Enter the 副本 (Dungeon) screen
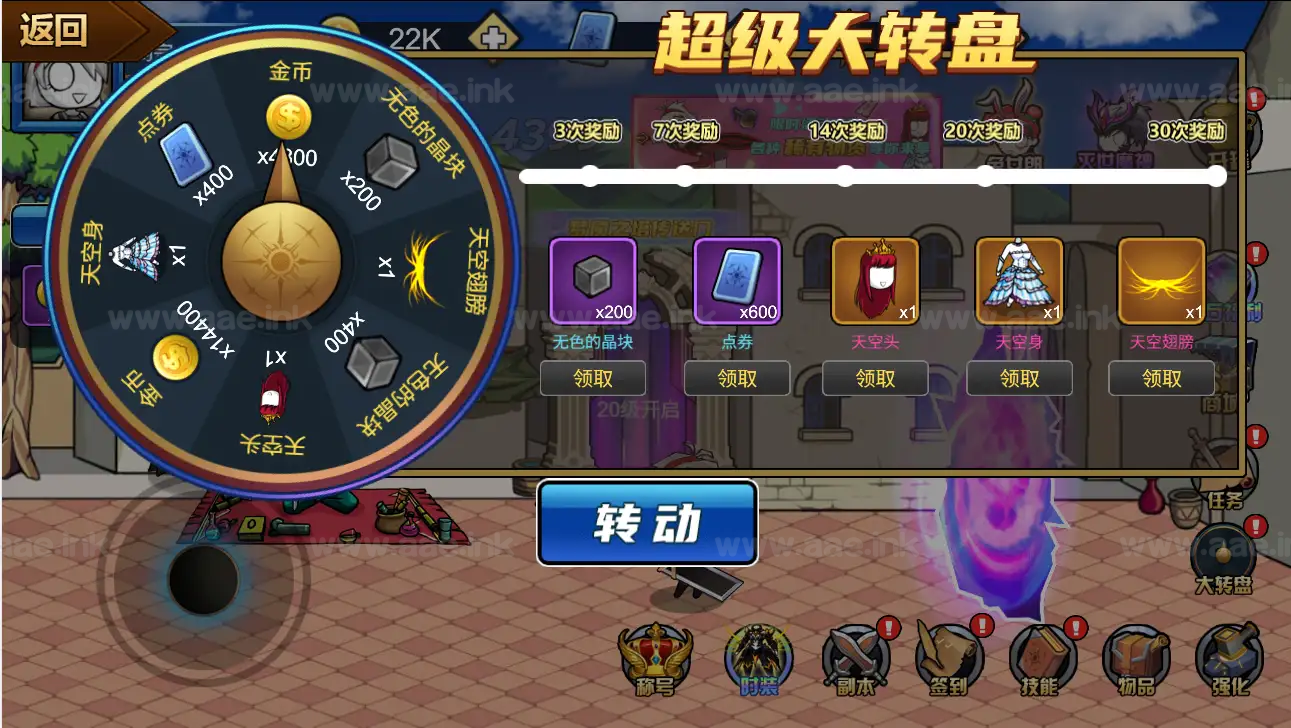Viewport: 1291px width, 728px height. [853, 660]
